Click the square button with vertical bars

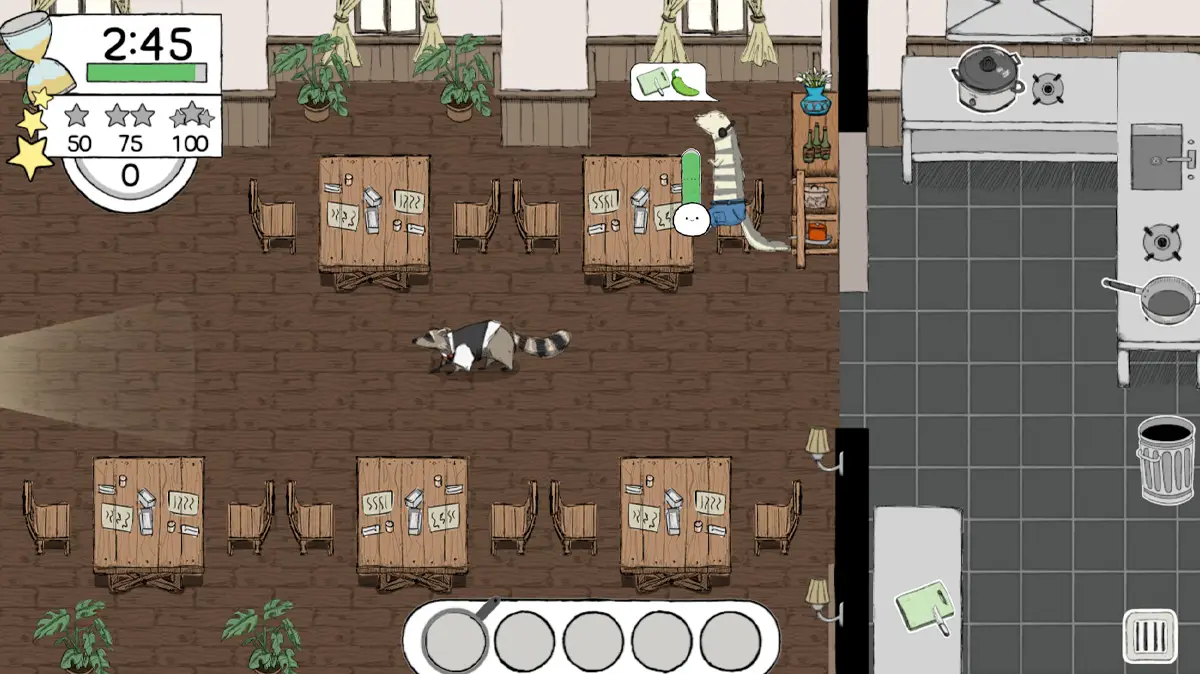[x=1149, y=636]
